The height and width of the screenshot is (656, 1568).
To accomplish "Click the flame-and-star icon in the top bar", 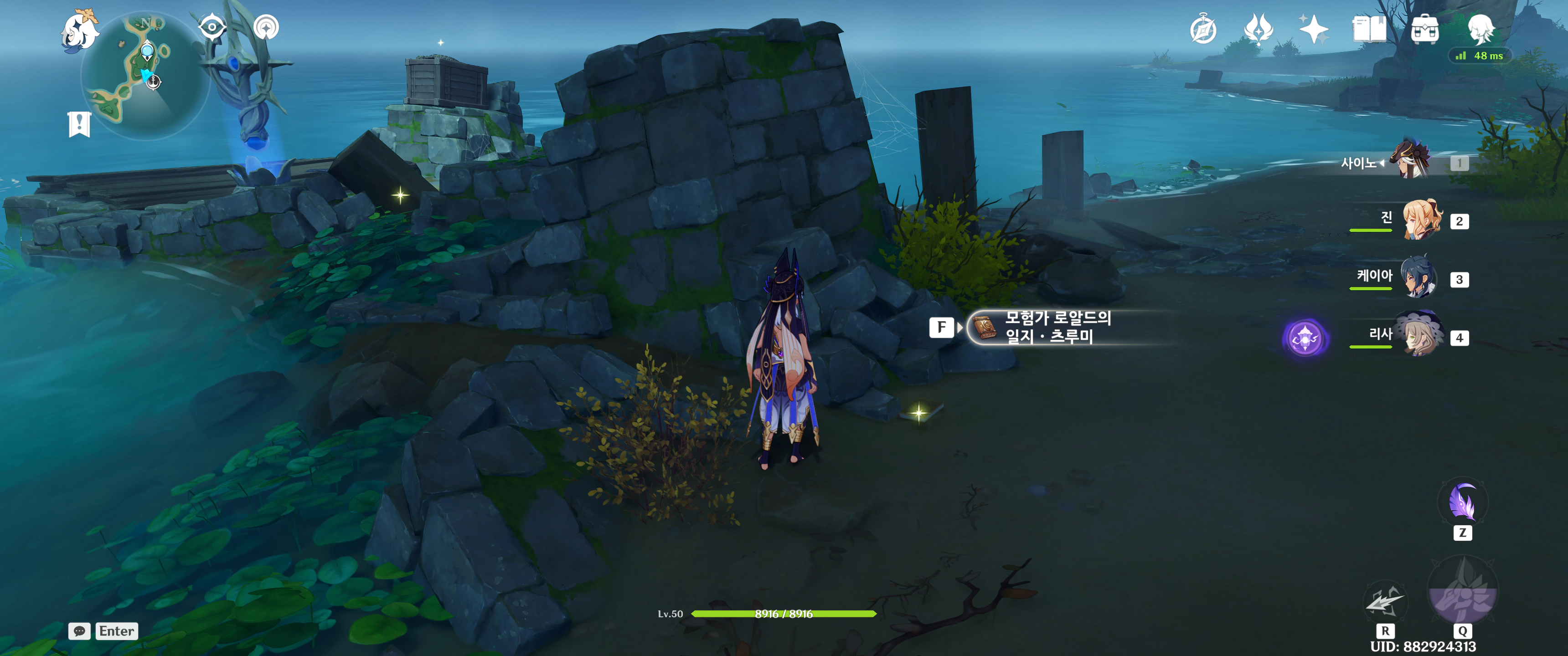I will click(1258, 29).
